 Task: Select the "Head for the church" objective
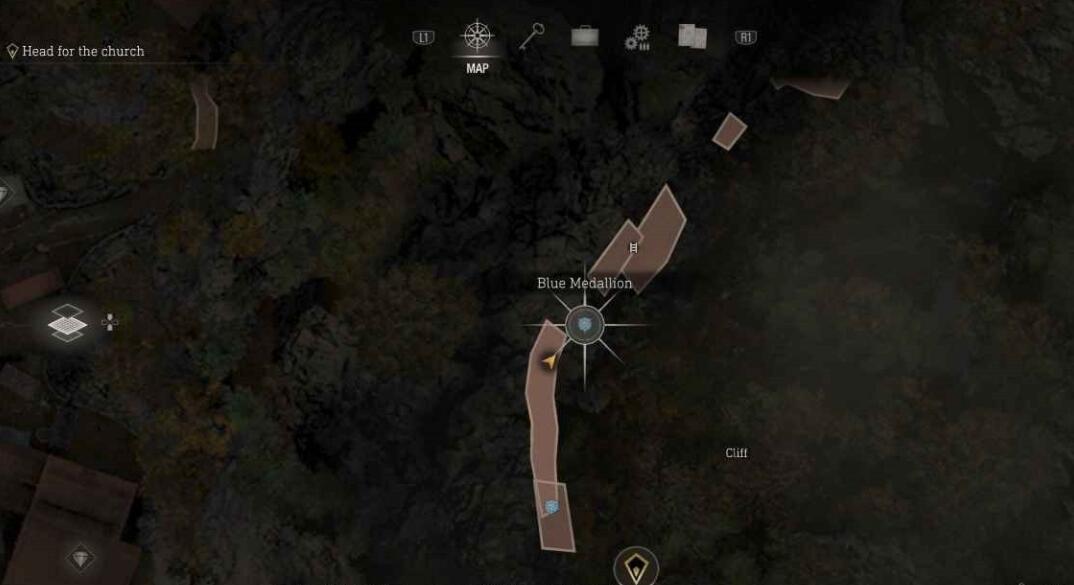83,51
